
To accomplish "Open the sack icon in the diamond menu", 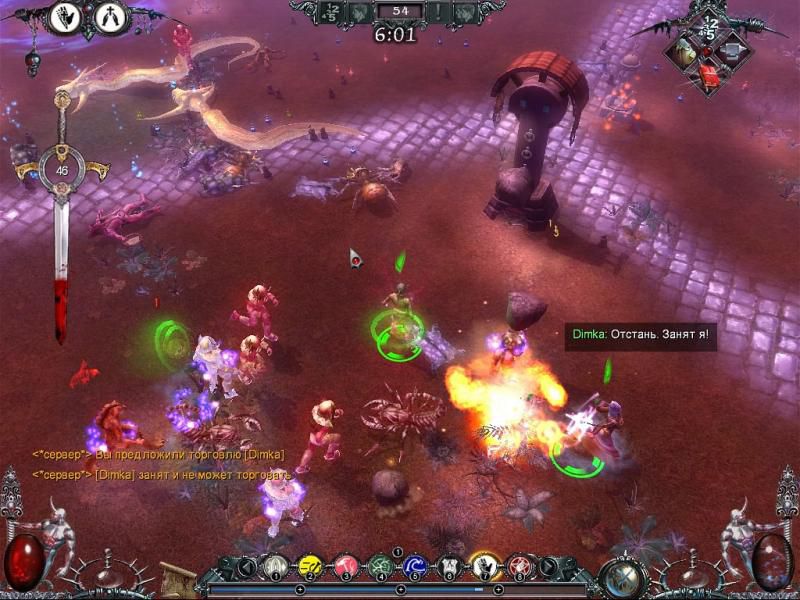I will [684, 50].
